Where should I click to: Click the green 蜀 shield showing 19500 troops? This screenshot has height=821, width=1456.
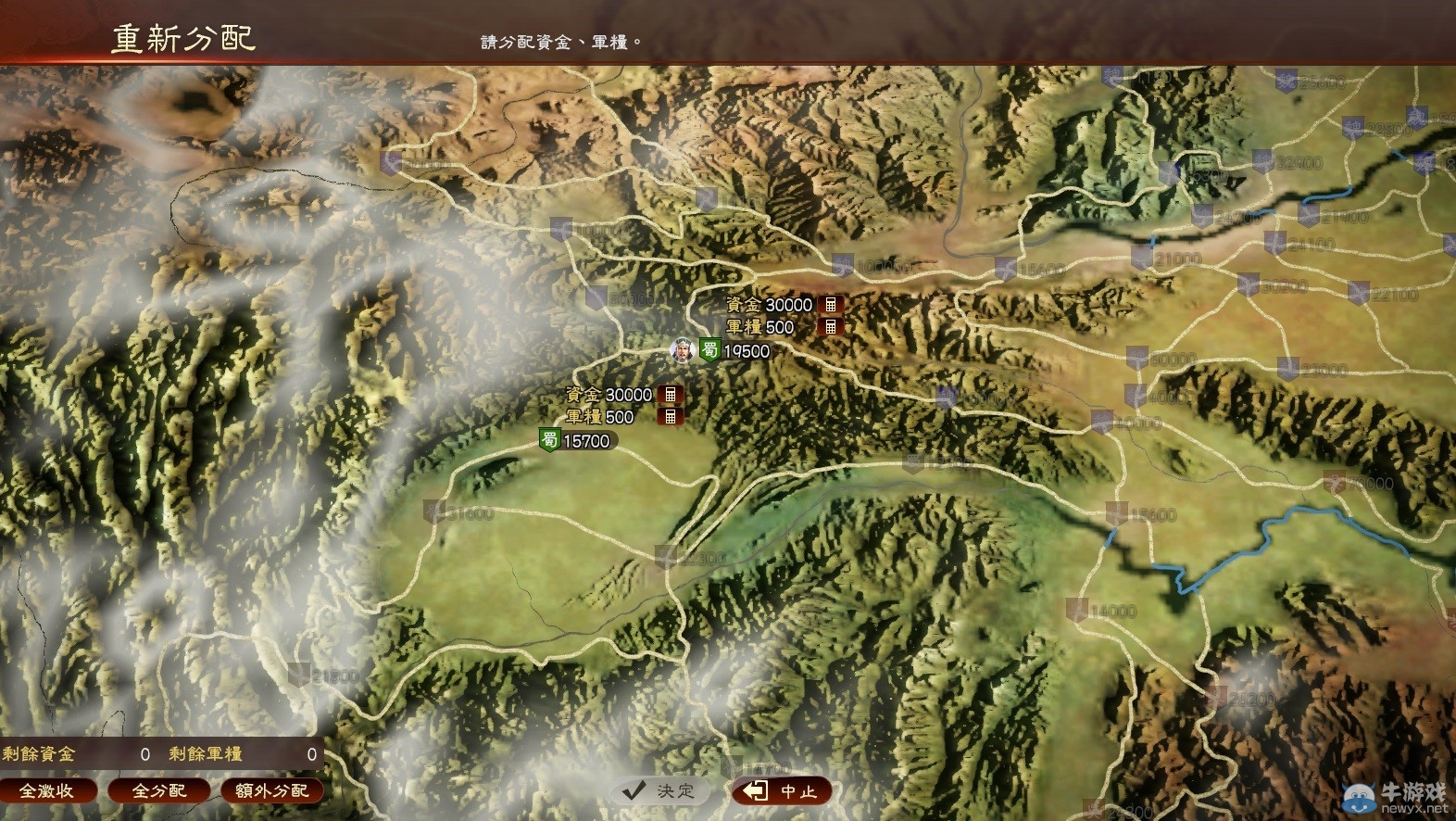pyautogui.click(x=709, y=351)
